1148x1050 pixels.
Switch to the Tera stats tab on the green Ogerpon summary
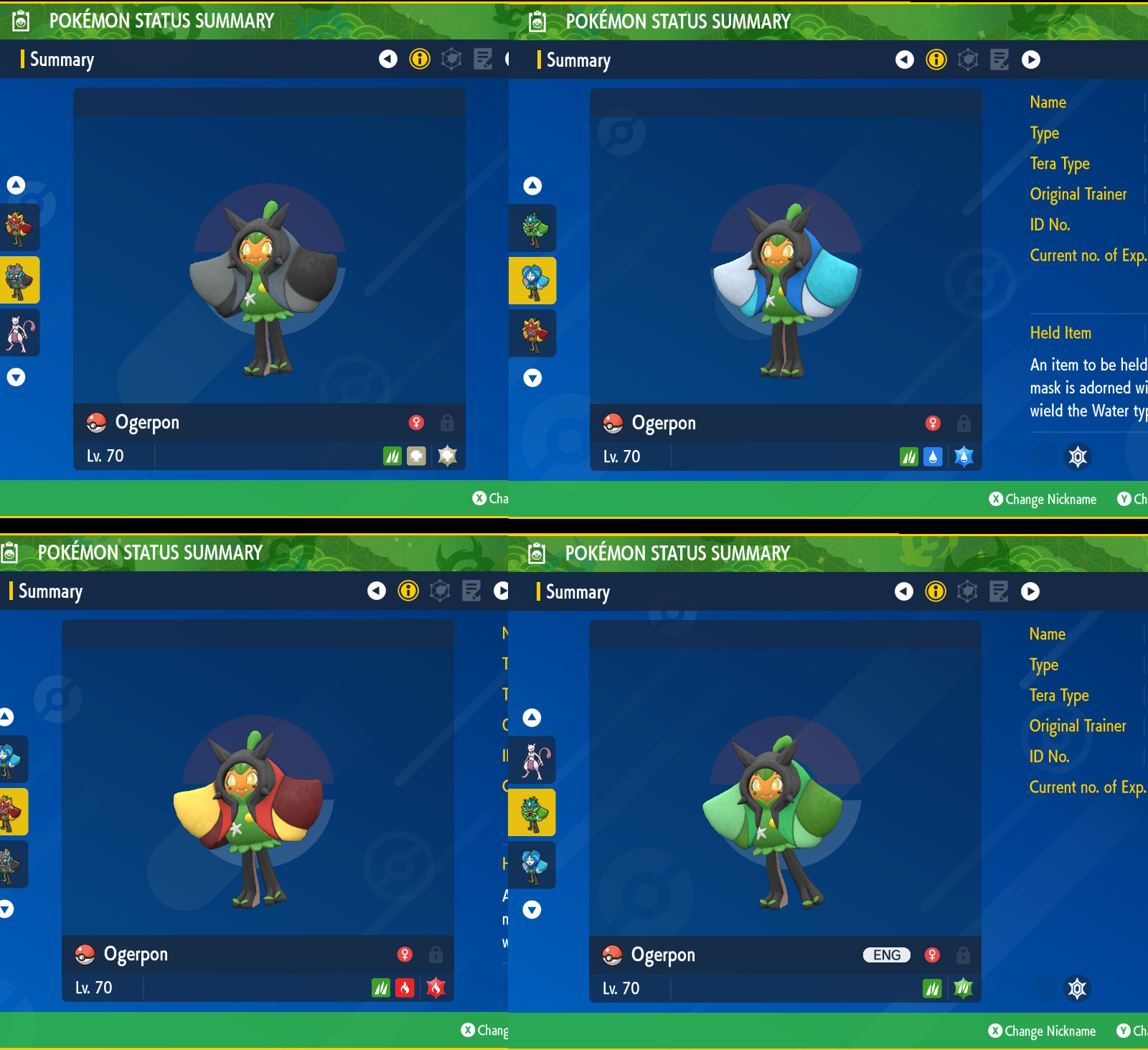click(x=967, y=591)
